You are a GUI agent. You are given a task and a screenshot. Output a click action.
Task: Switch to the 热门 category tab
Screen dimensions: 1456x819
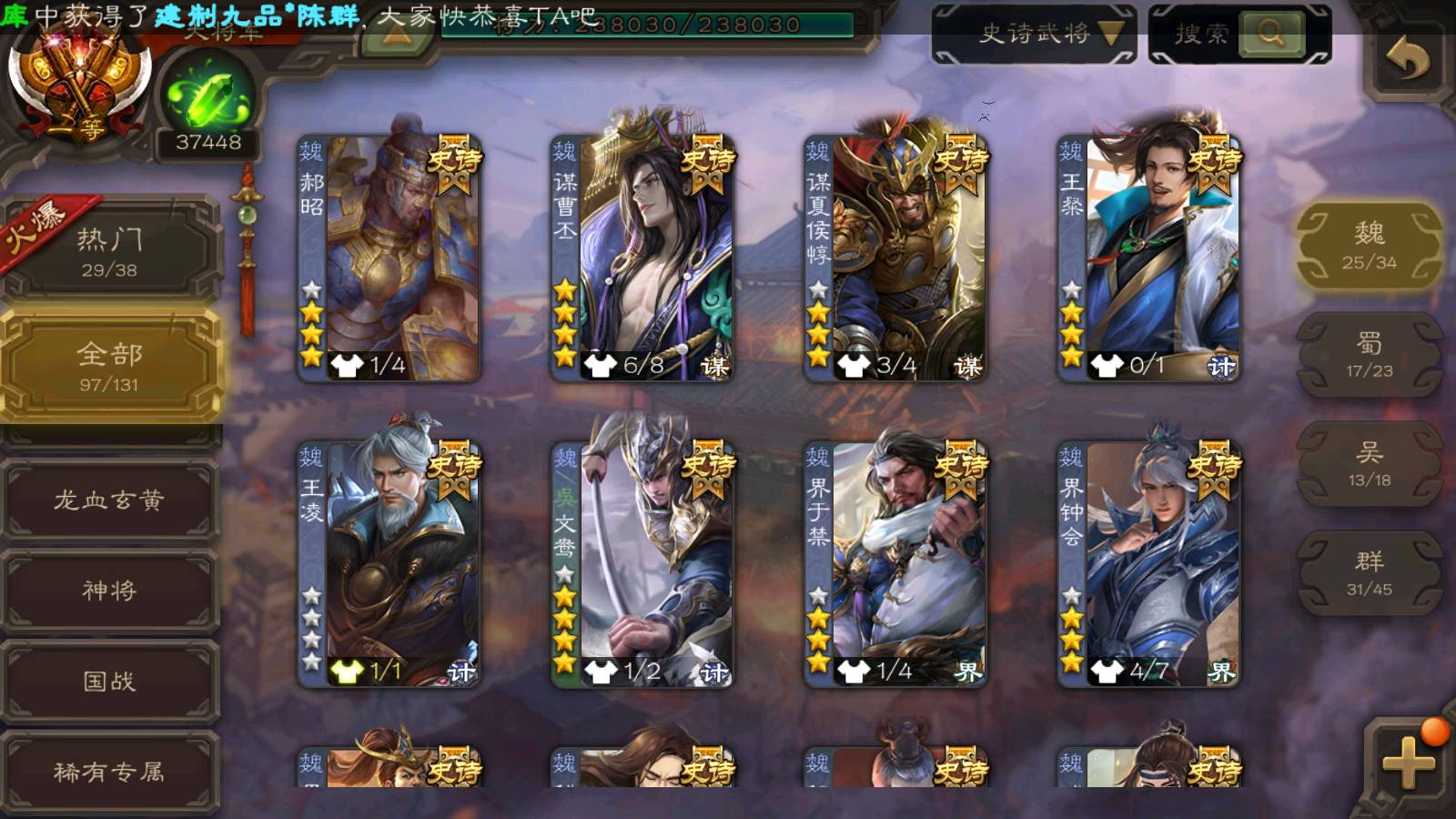click(x=109, y=251)
